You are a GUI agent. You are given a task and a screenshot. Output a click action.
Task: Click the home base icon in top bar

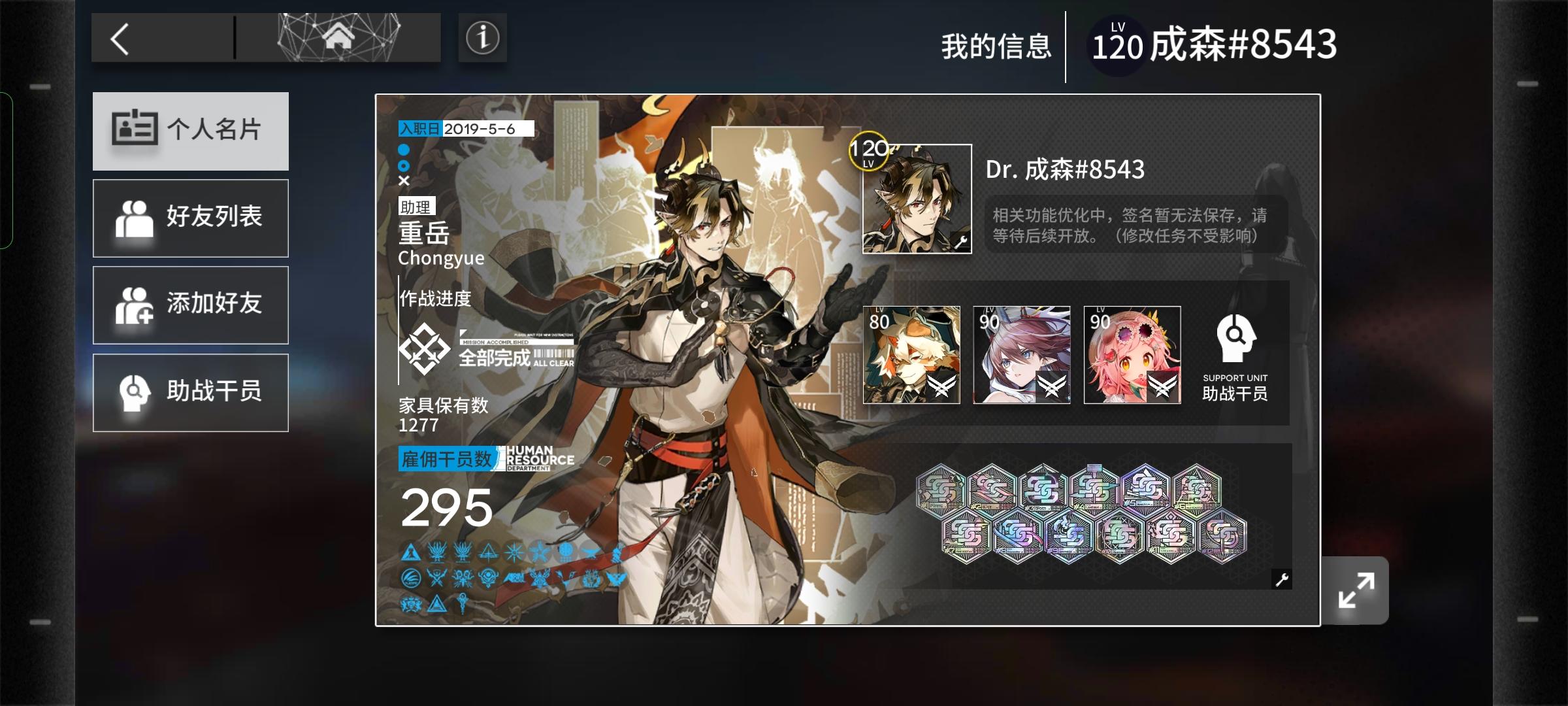tap(338, 37)
